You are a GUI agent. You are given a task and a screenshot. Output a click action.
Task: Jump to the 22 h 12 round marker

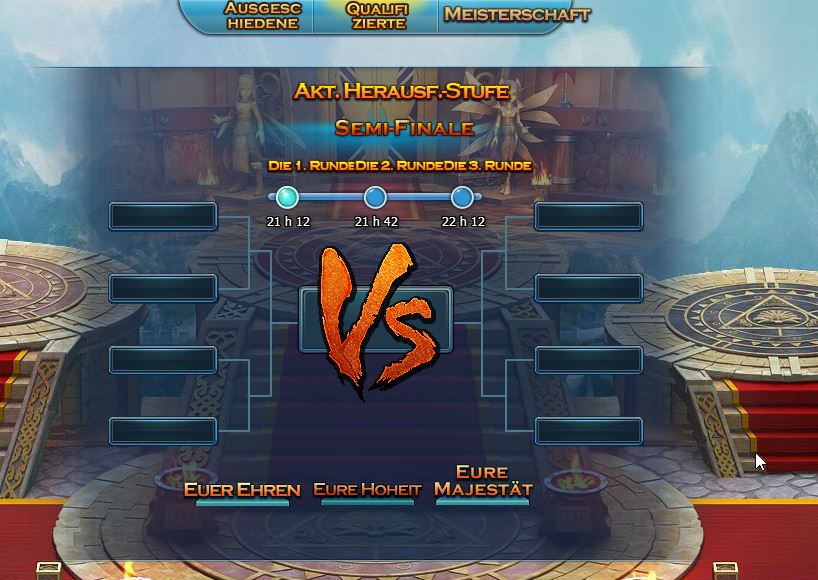click(x=462, y=197)
